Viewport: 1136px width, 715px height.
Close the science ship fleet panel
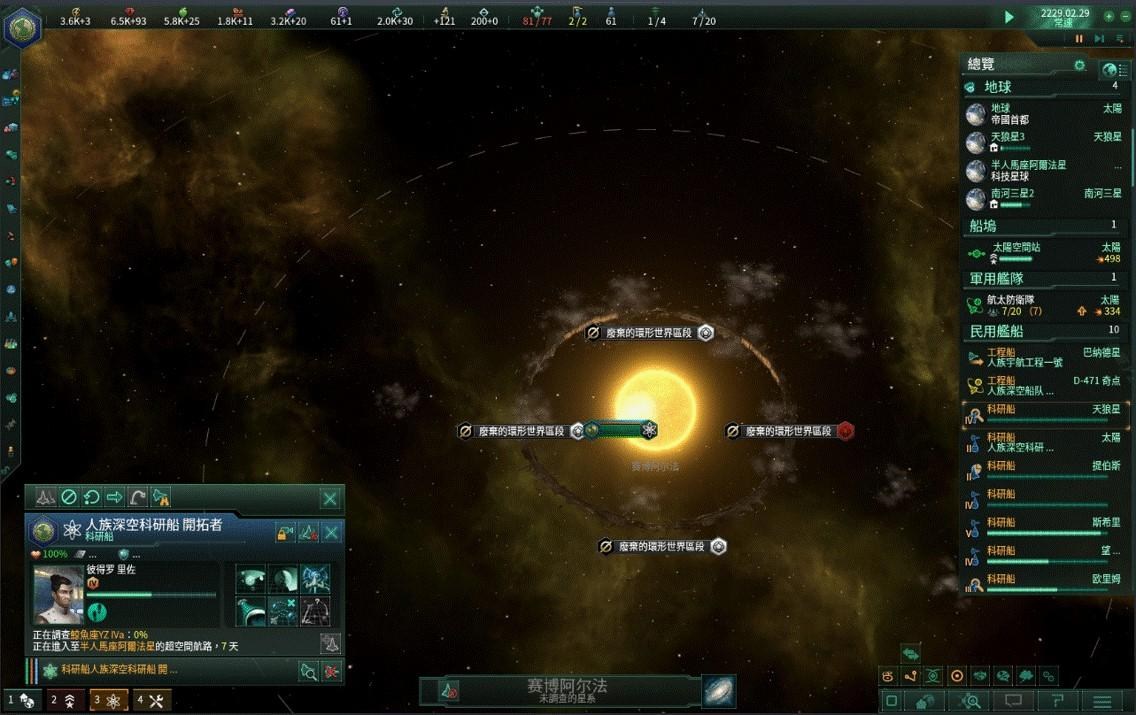(x=330, y=497)
